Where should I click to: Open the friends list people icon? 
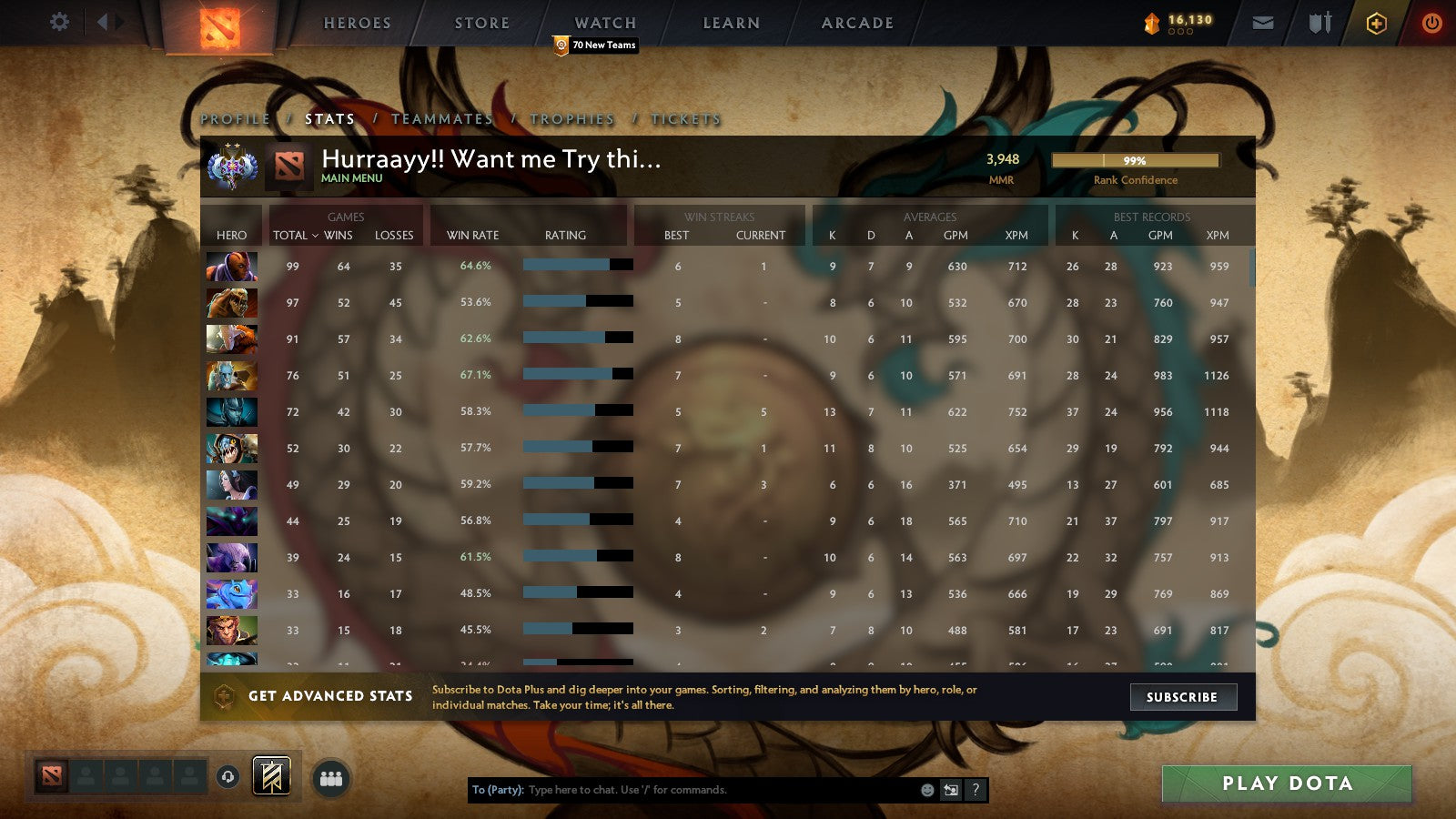tap(331, 778)
